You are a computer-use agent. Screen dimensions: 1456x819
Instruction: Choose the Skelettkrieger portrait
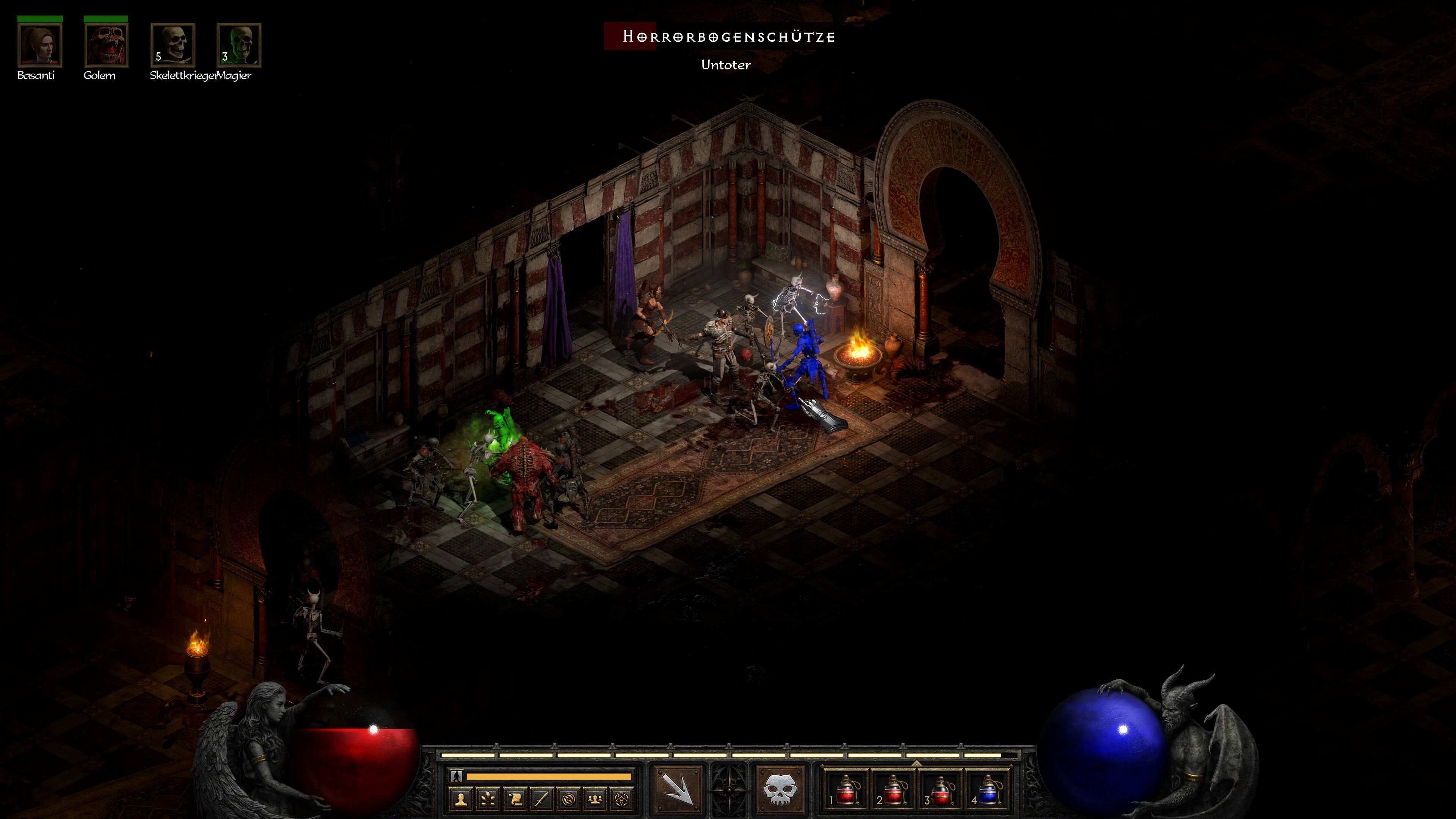click(x=173, y=45)
